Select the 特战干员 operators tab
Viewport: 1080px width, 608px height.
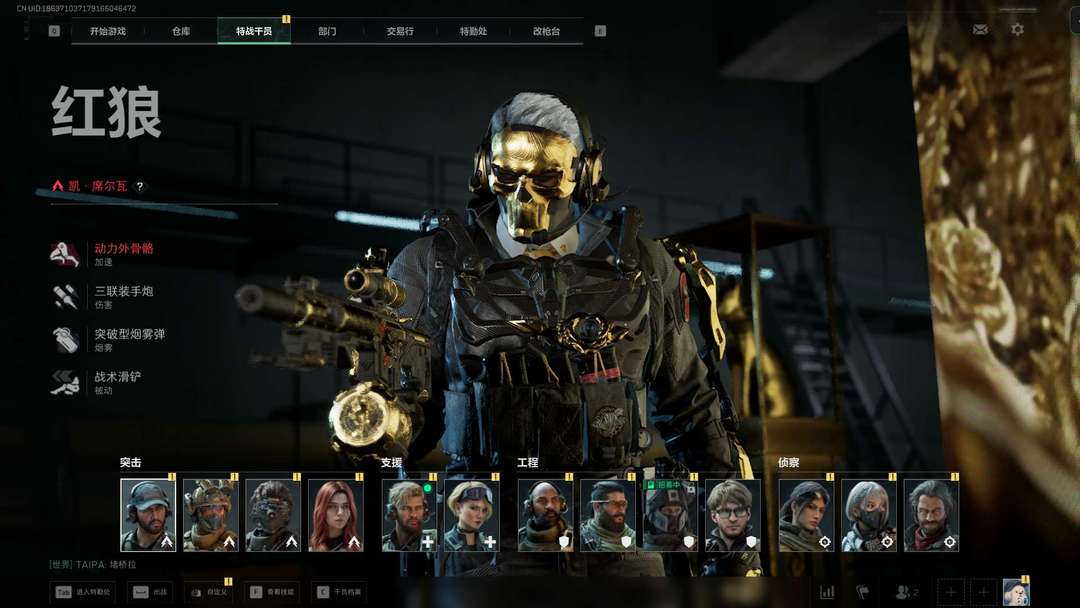coord(254,31)
